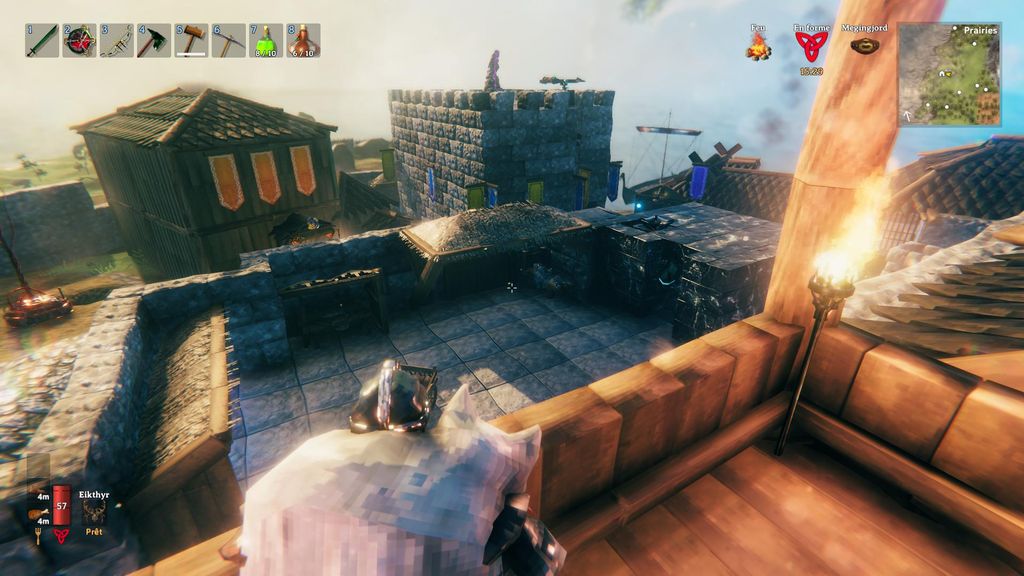Click the Megingjord belt status icon
1024x576 pixels.
click(x=865, y=45)
